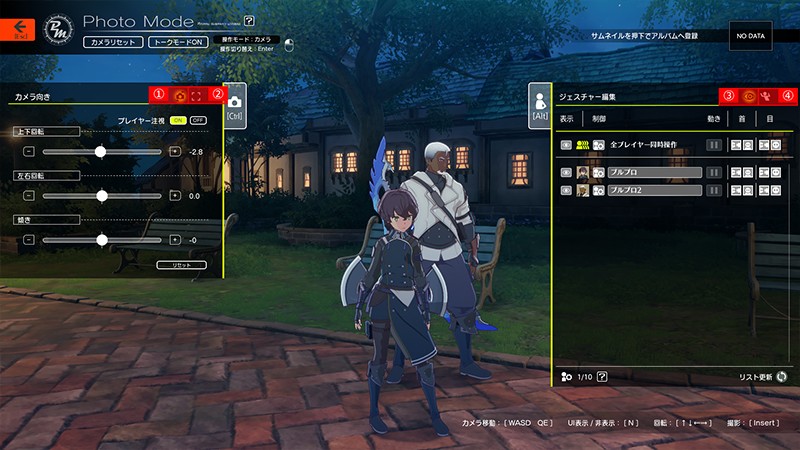Open the Photo Mode help question mark

click(x=249, y=20)
